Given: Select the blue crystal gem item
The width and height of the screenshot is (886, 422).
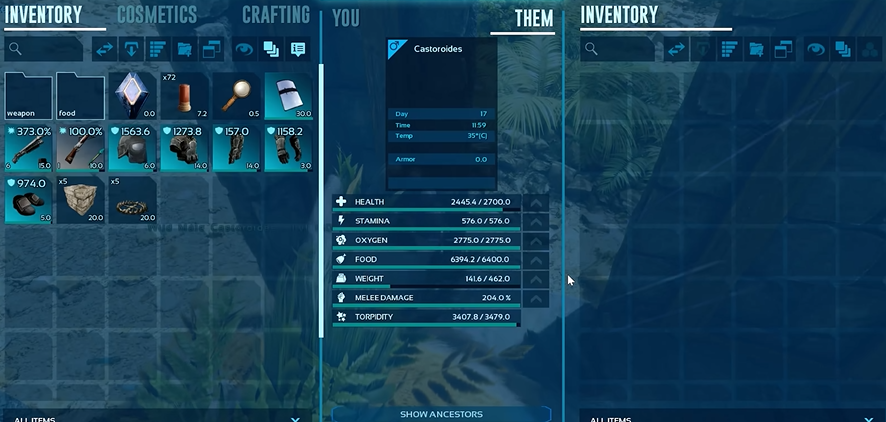Looking at the screenshot, I should pyautogui.click(x=133, y=97).
